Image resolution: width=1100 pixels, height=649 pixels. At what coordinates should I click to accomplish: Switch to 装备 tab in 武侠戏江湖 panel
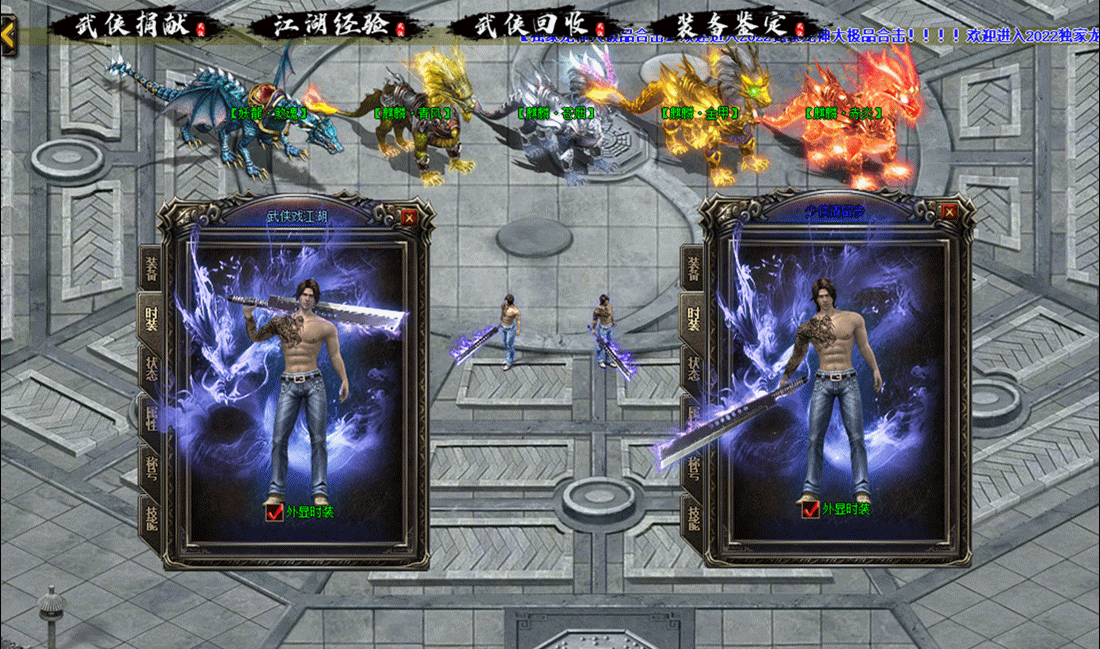(151, 269)
